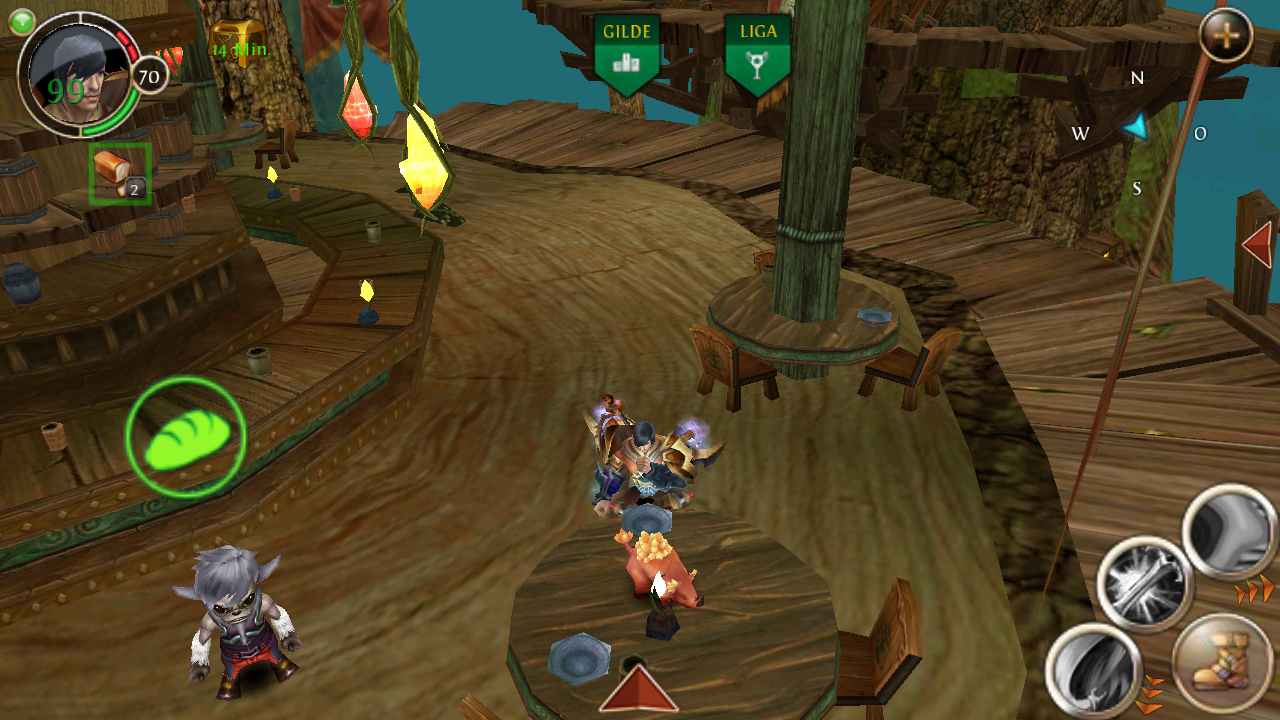Open the treasure chest timer

point(238,40)
